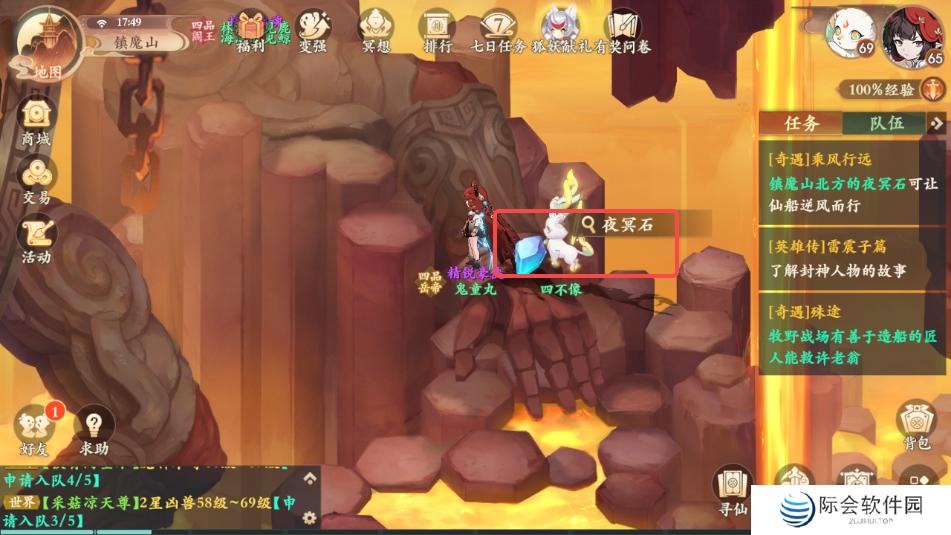This screenshot has width=951, height=535.
Task: Open the chat settings gear
Action: pyautogui.click(x=309, y=517)
